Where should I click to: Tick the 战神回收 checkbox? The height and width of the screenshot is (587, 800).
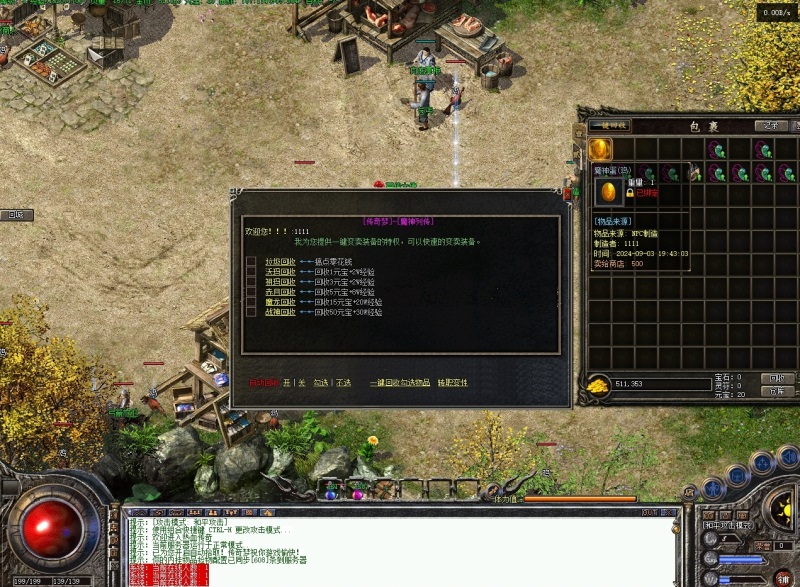coord(252,311)
